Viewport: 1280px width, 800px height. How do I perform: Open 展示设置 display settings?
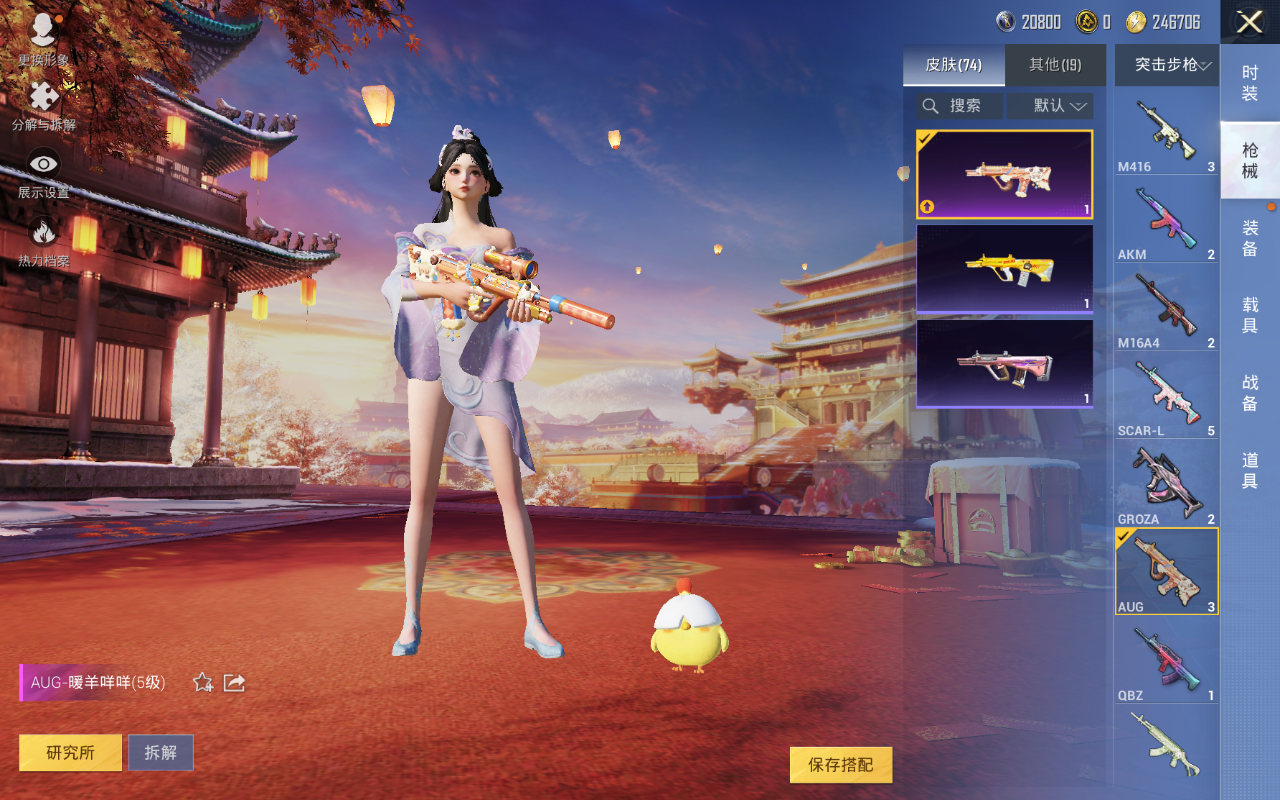[43, 173]
